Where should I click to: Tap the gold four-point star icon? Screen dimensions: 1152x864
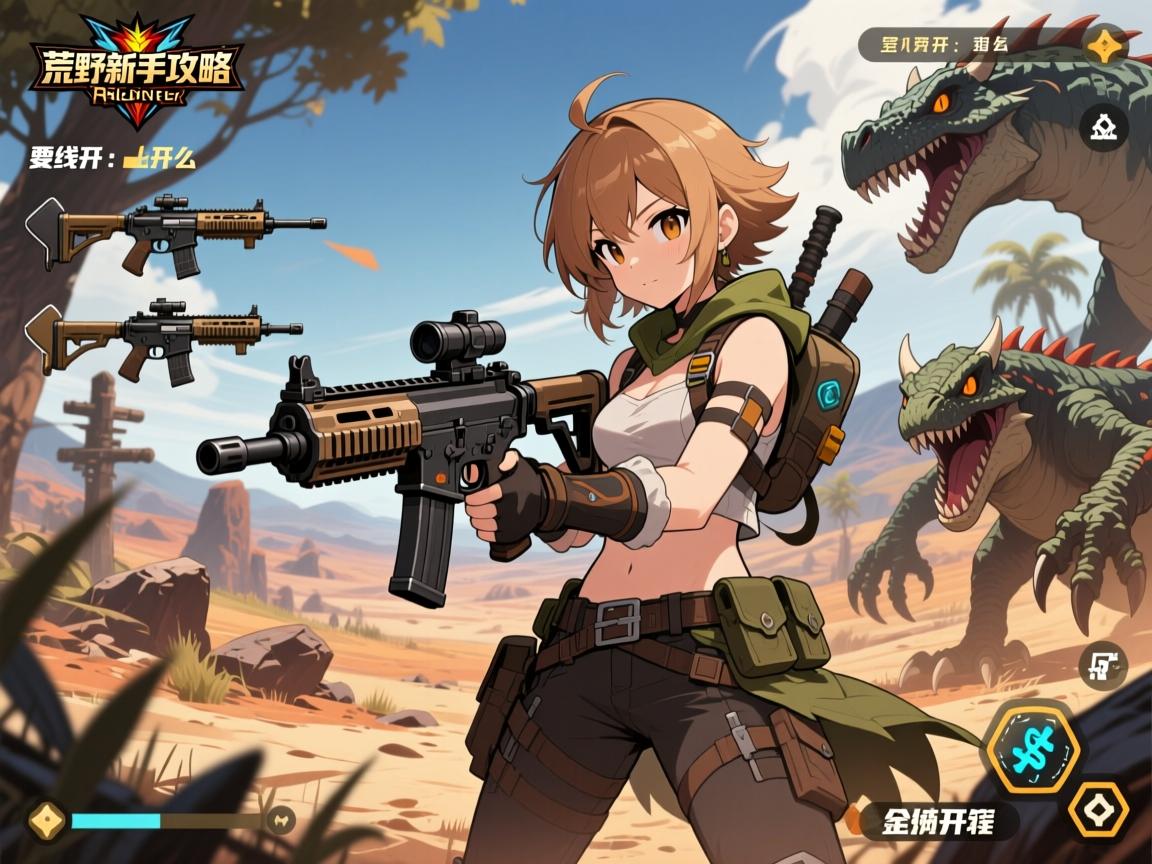[1106, 45]
